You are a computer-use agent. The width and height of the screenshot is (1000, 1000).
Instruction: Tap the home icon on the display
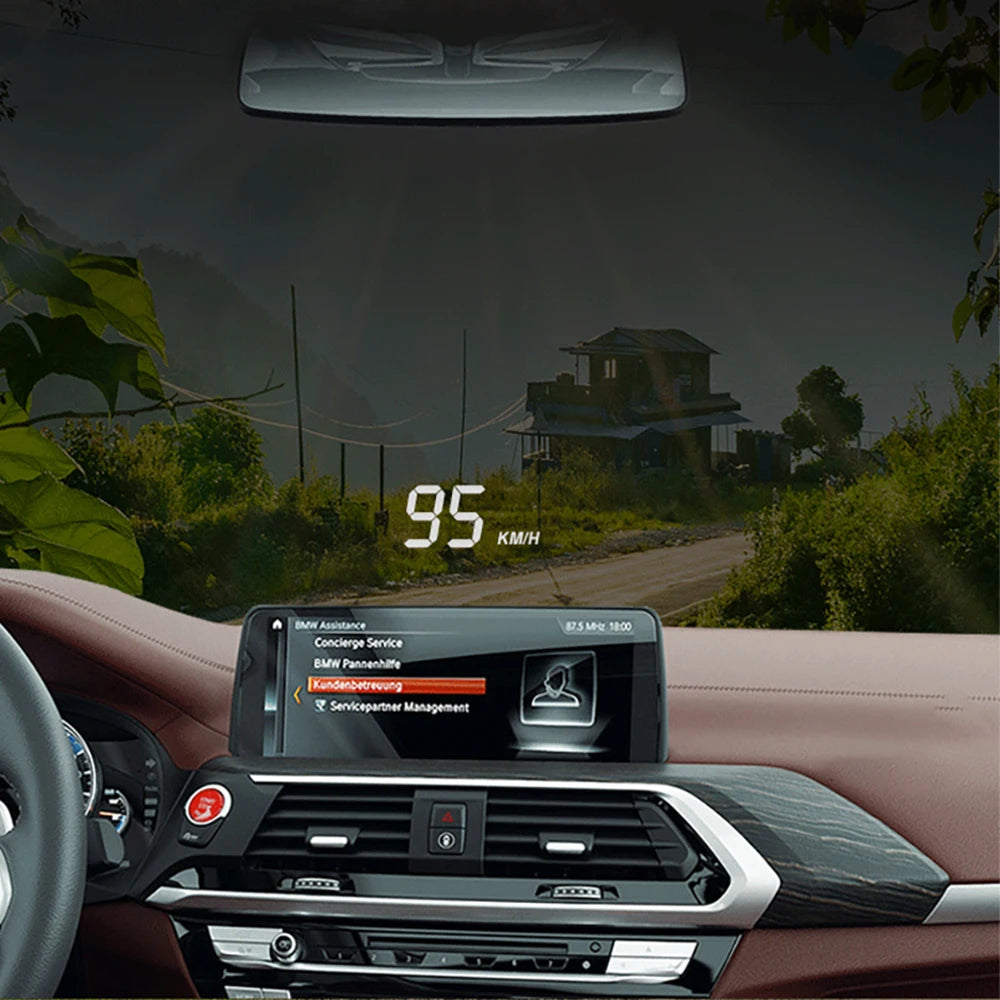pos(277,624)
